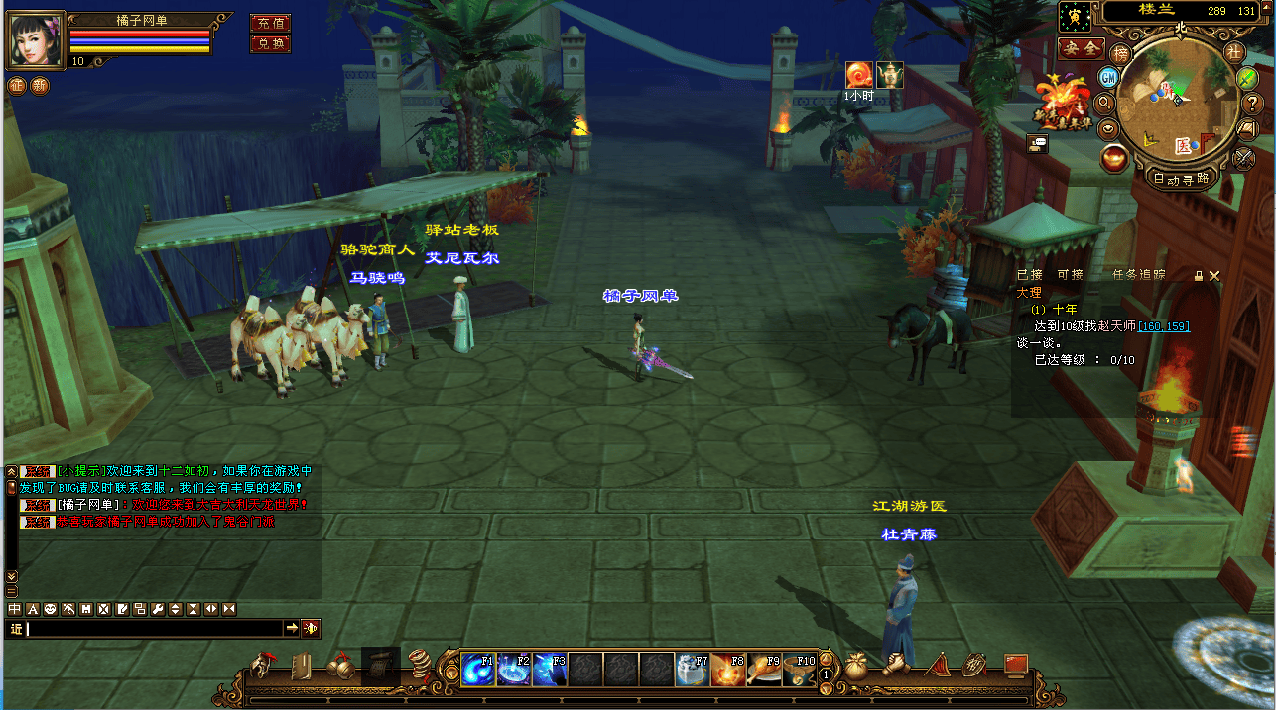Use the F7 gift box item
The width and height of the screenshot is (1276, 710).
tap(693, 669)
